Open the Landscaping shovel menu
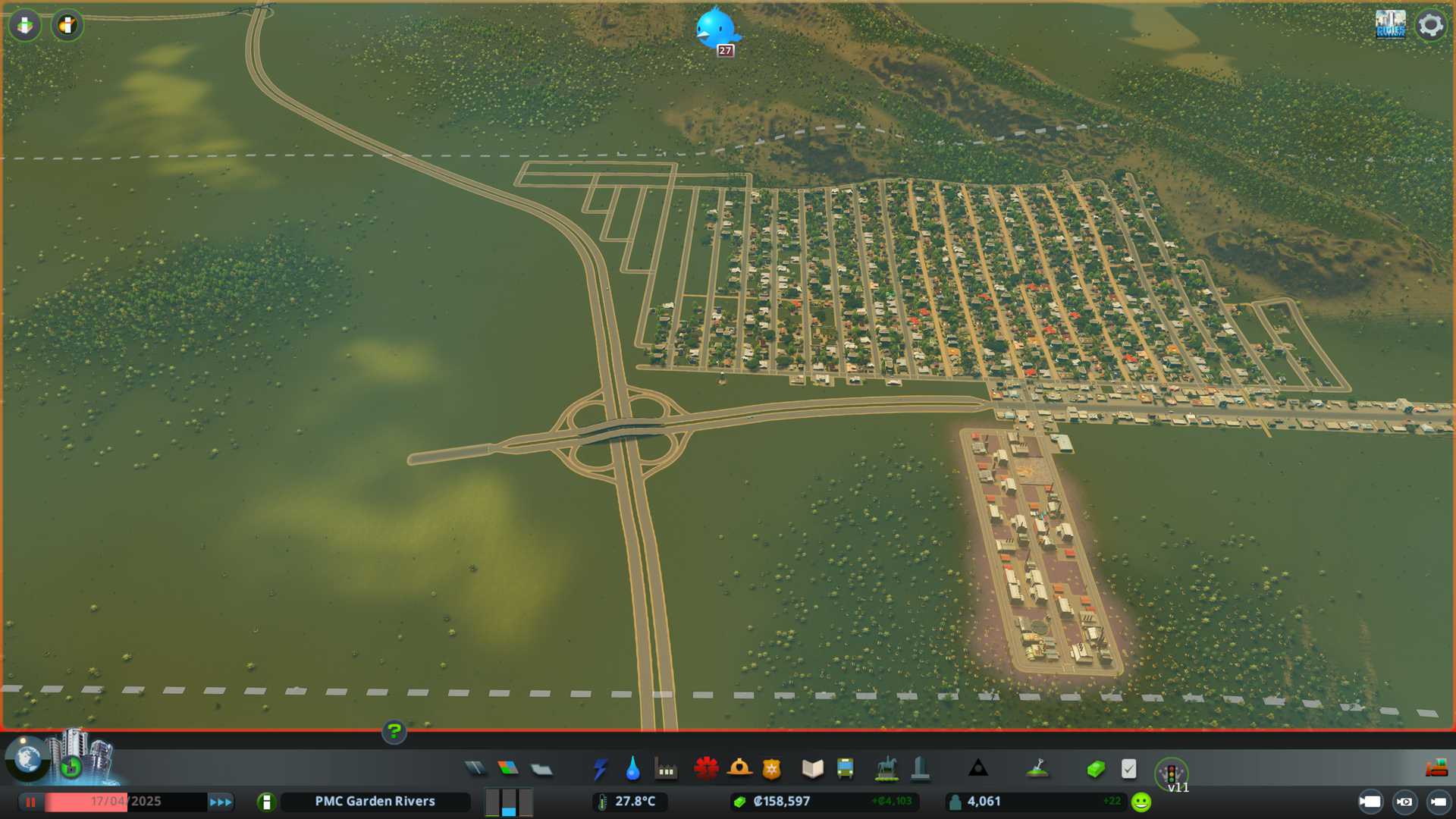1456x819 pixels. point(1037,769)
